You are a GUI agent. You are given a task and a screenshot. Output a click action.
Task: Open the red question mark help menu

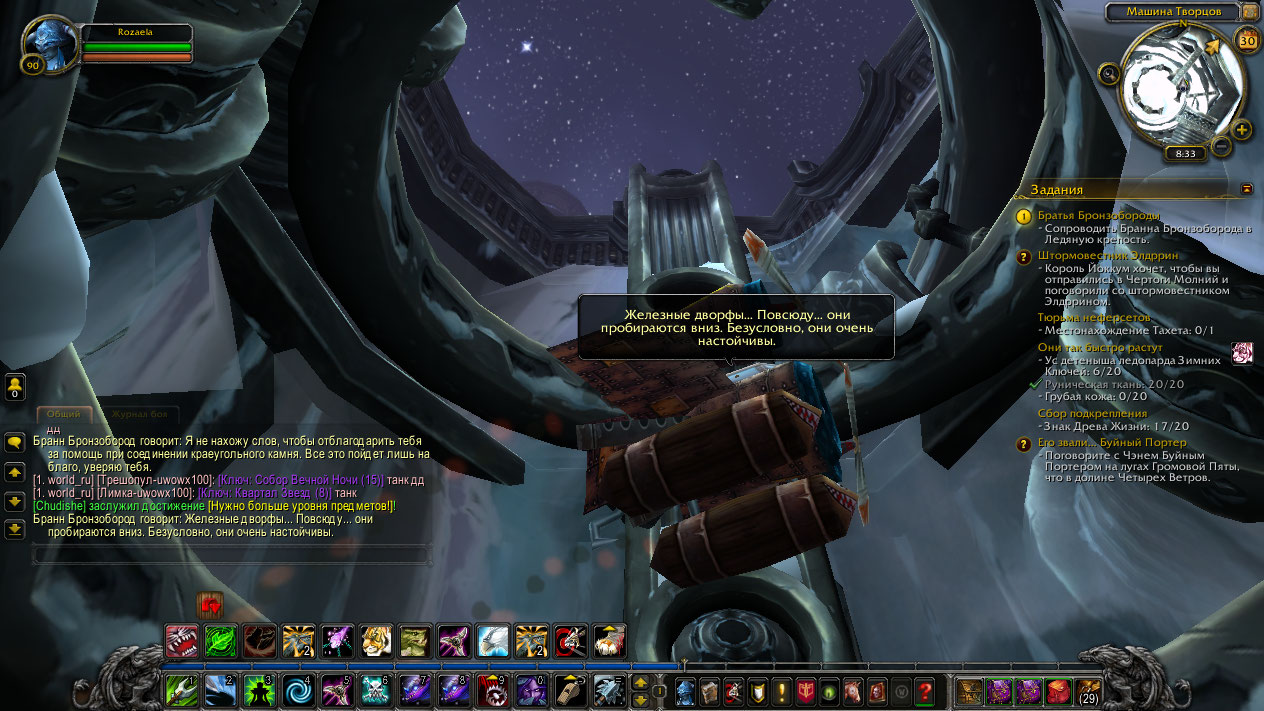click(x=925, y=691)
